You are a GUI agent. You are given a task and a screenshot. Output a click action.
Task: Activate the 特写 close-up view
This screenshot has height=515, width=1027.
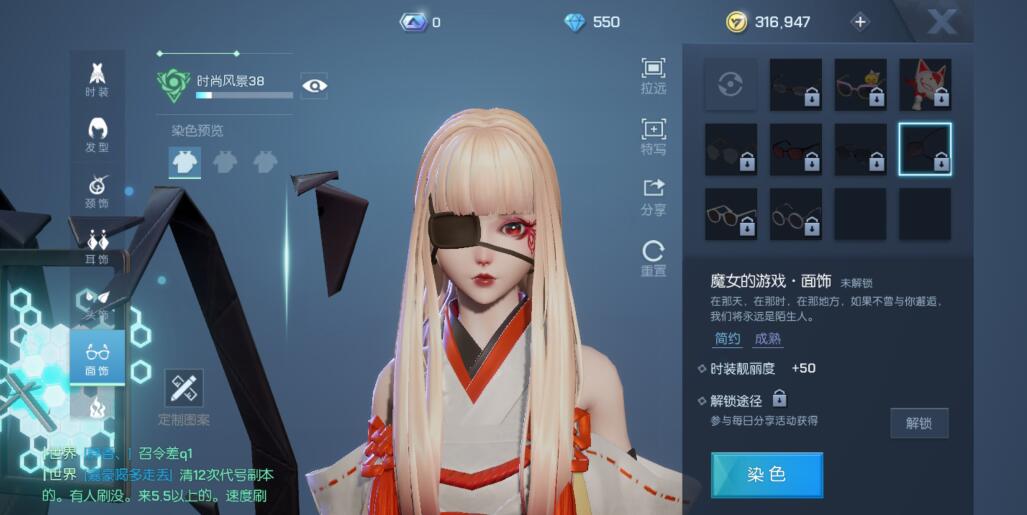coord(653,137)
